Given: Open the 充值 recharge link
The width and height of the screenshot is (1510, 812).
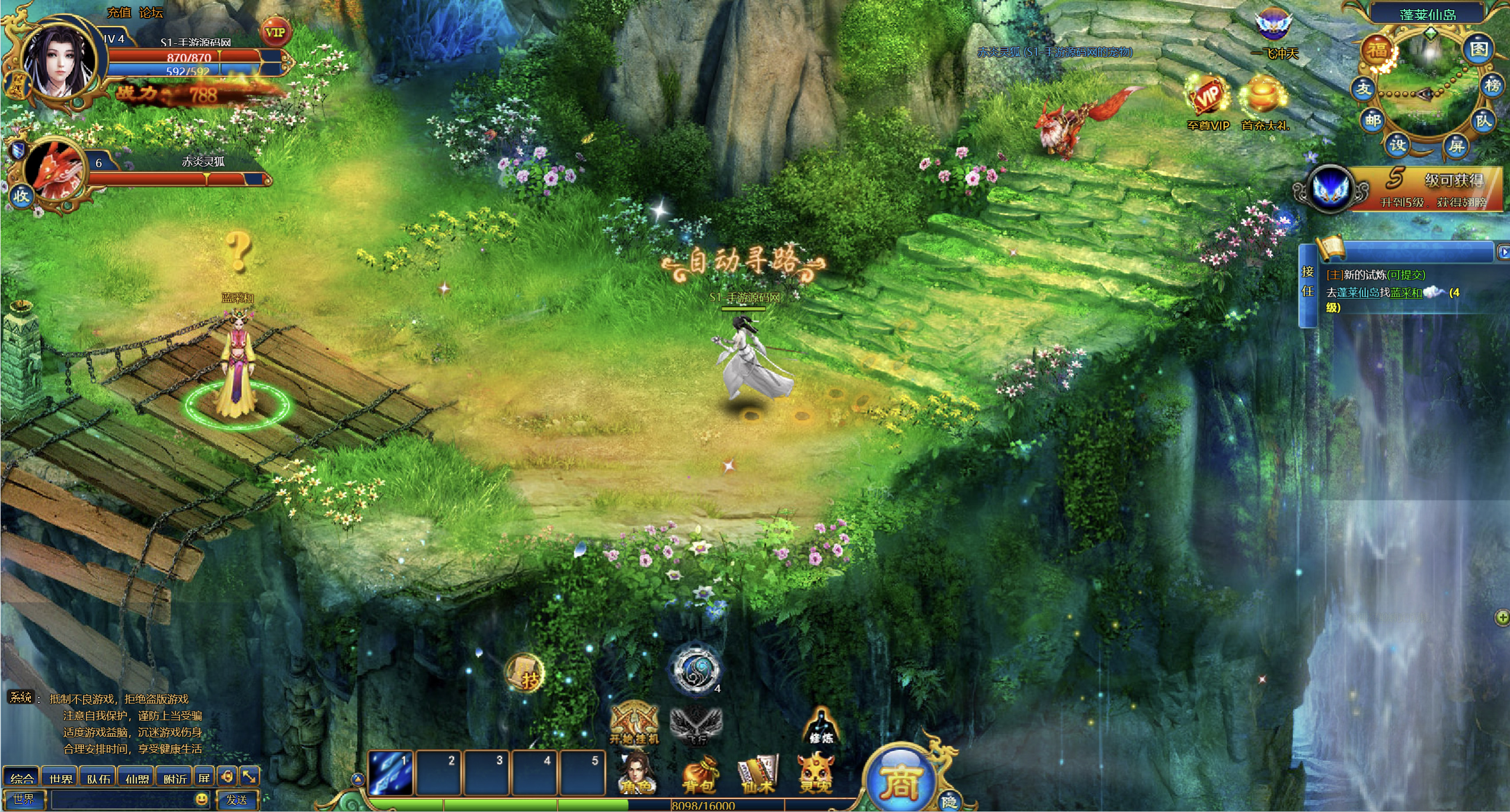Looking at the screenshot, I should (119, 12).
